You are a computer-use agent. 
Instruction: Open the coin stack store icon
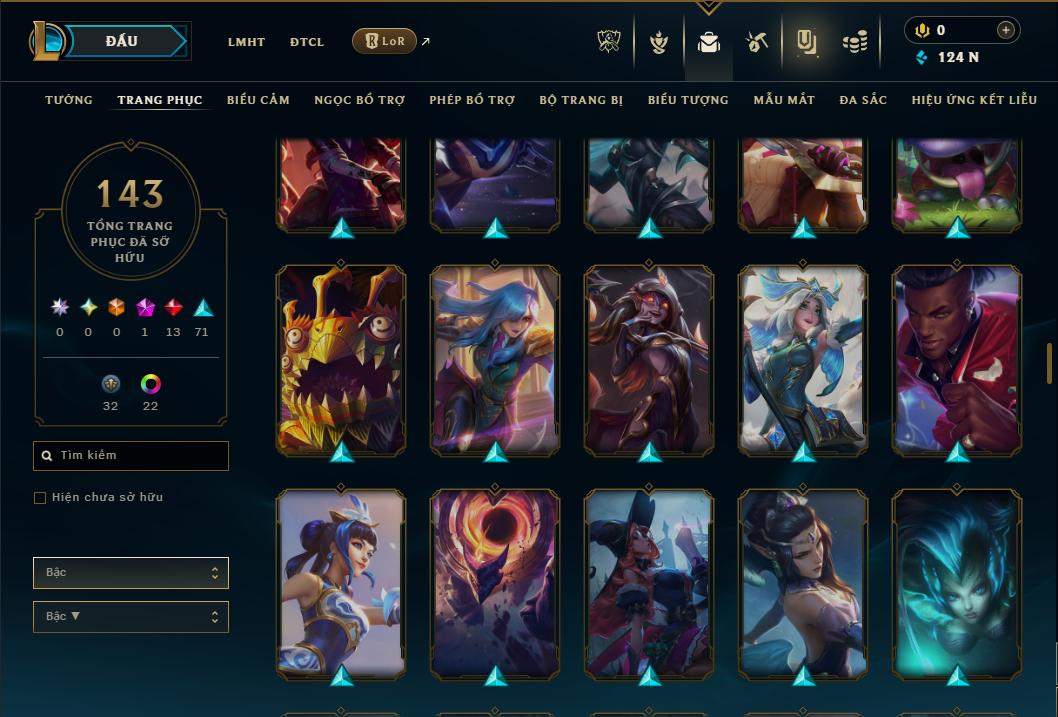click(x=854, y=42)
